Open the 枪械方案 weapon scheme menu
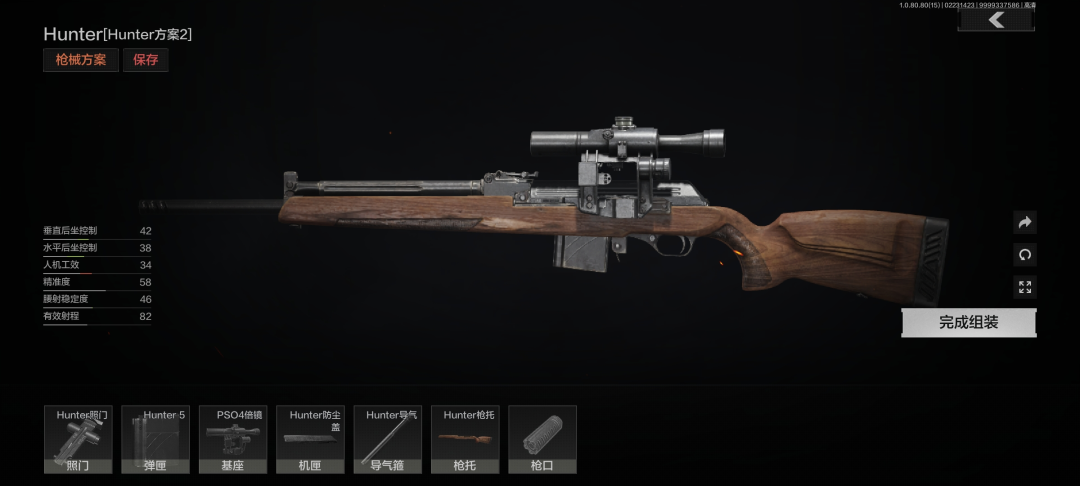 [81, 60]
